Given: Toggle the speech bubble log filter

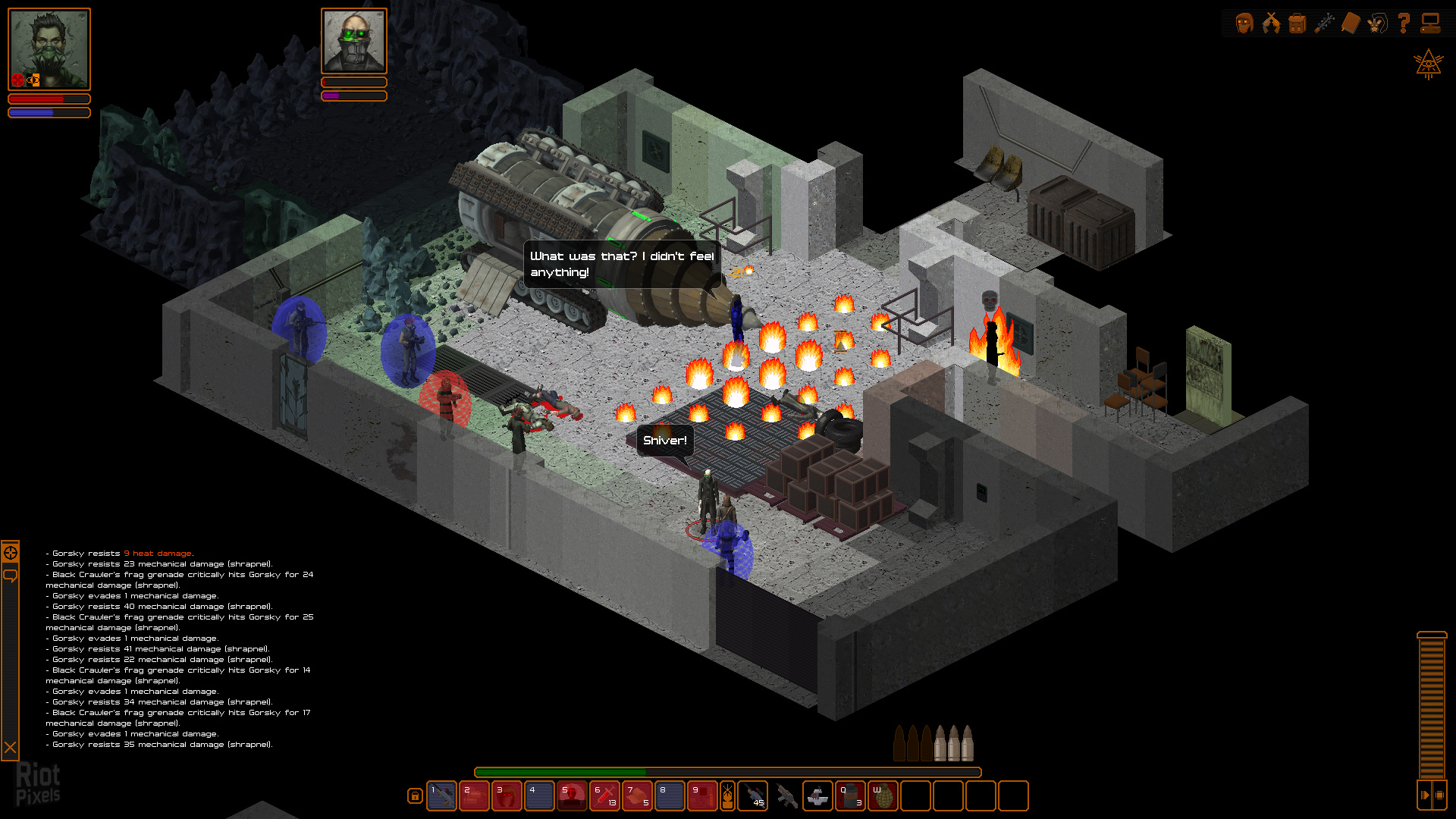Looking at the screenshot, I should [x=11, y=574].
